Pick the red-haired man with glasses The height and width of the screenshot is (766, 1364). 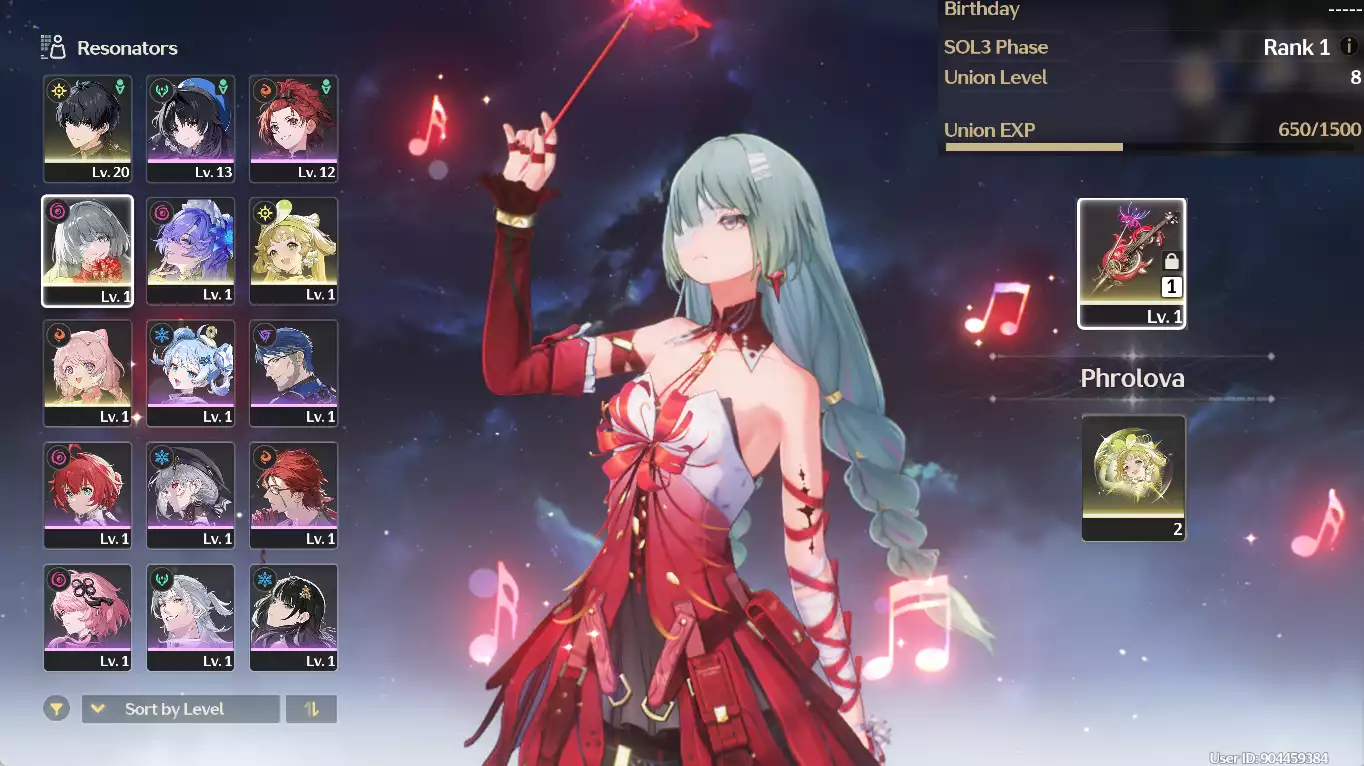click(x=294, y=495)
